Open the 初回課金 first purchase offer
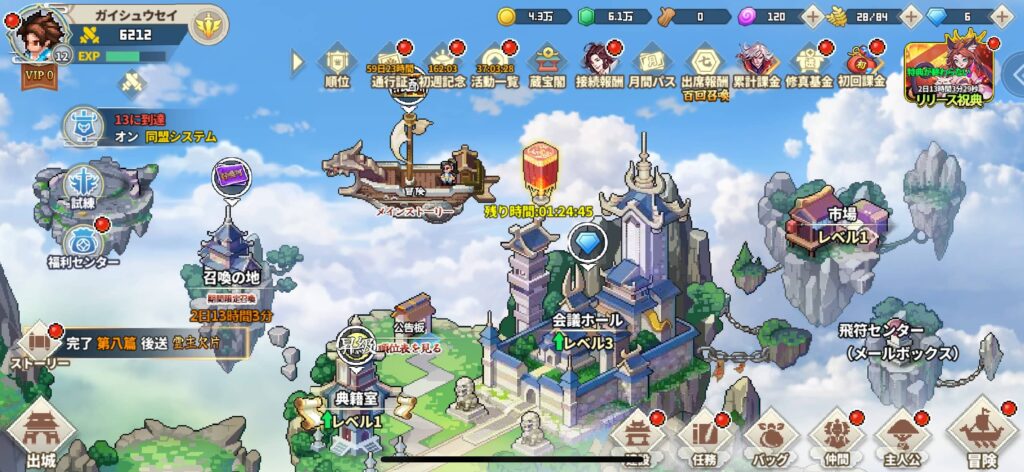Viewport: 1024px width, 472px height. 861,63
